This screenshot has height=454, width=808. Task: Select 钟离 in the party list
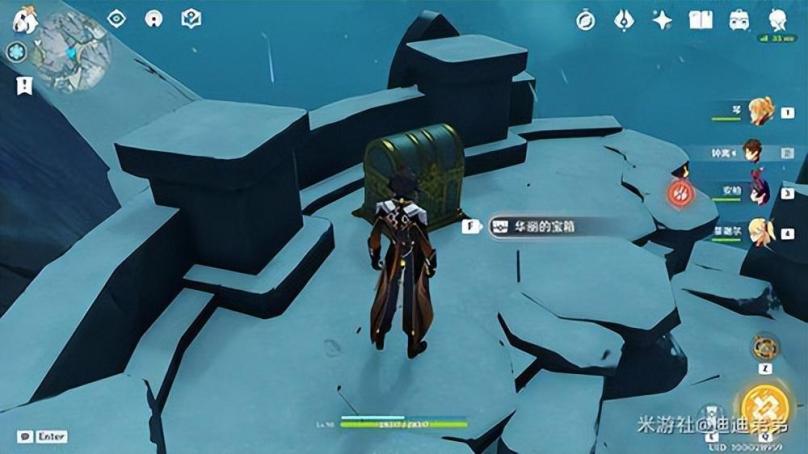(754, 152)
